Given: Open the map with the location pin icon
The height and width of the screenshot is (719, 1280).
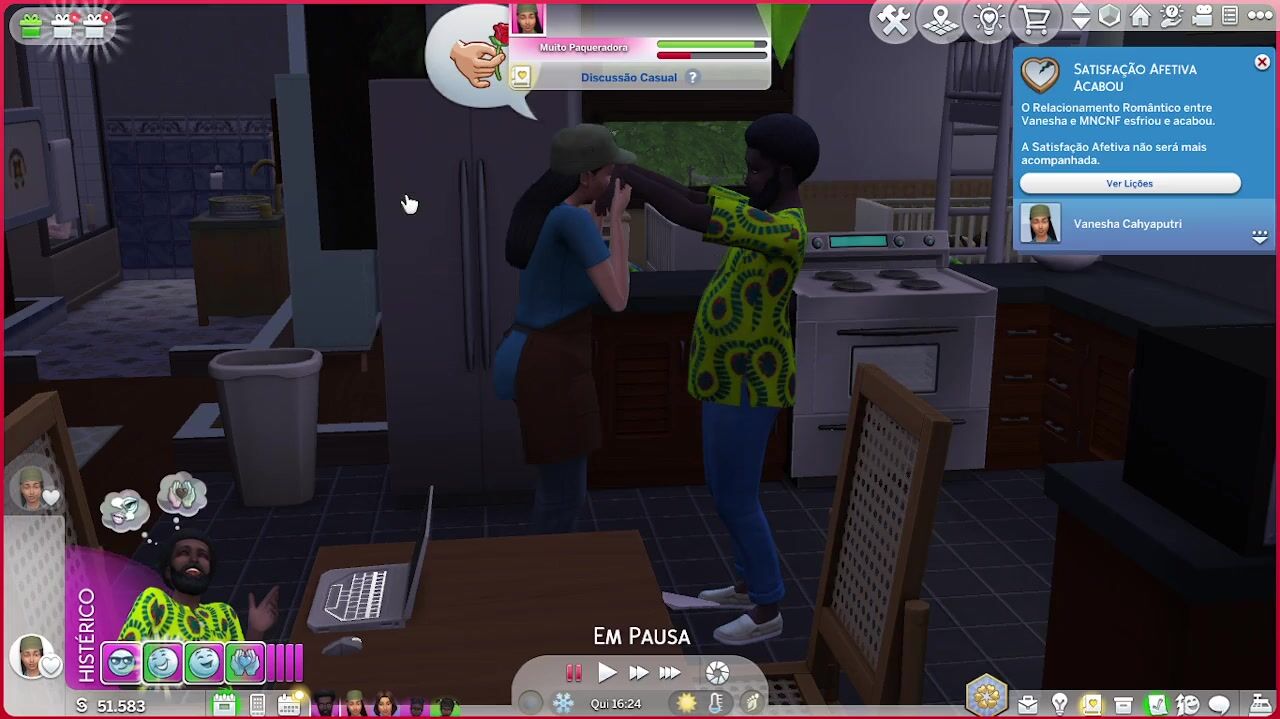Looking at the screenshot, I should pos(941,20).
